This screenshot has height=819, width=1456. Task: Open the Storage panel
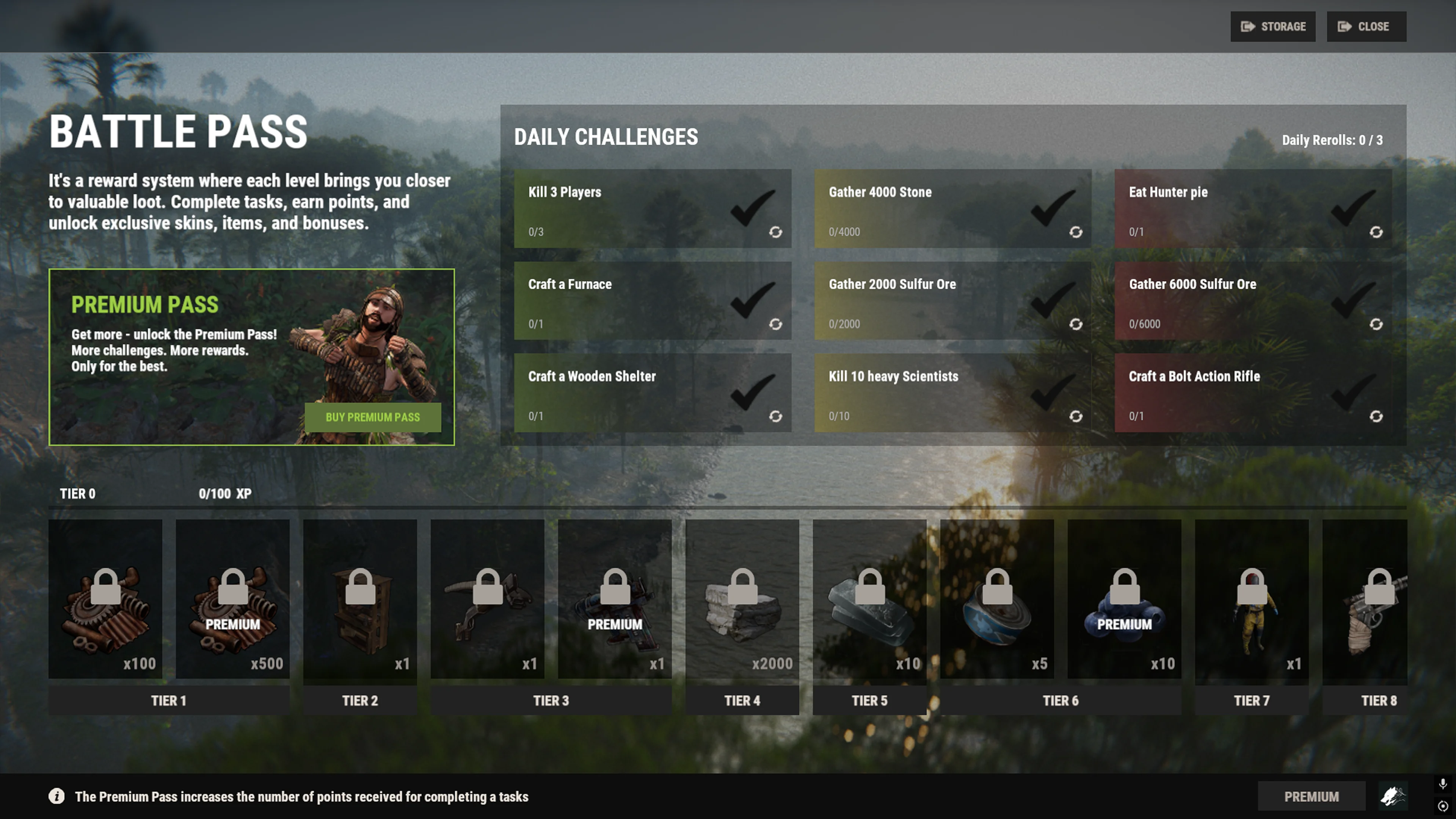point(1273,26)
